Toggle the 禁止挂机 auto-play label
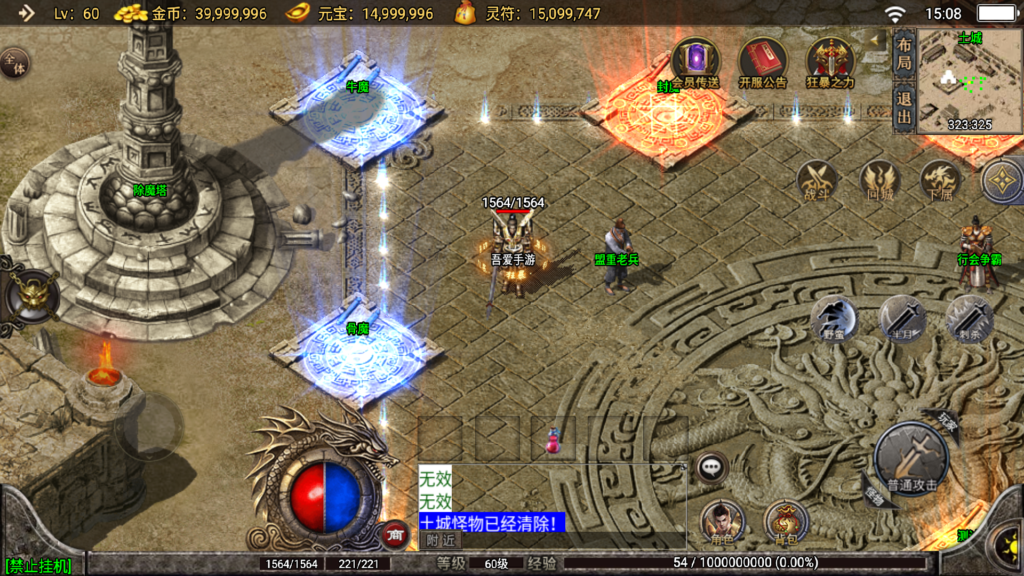Viewport: 1024px width, 576px height. (38, 566)
